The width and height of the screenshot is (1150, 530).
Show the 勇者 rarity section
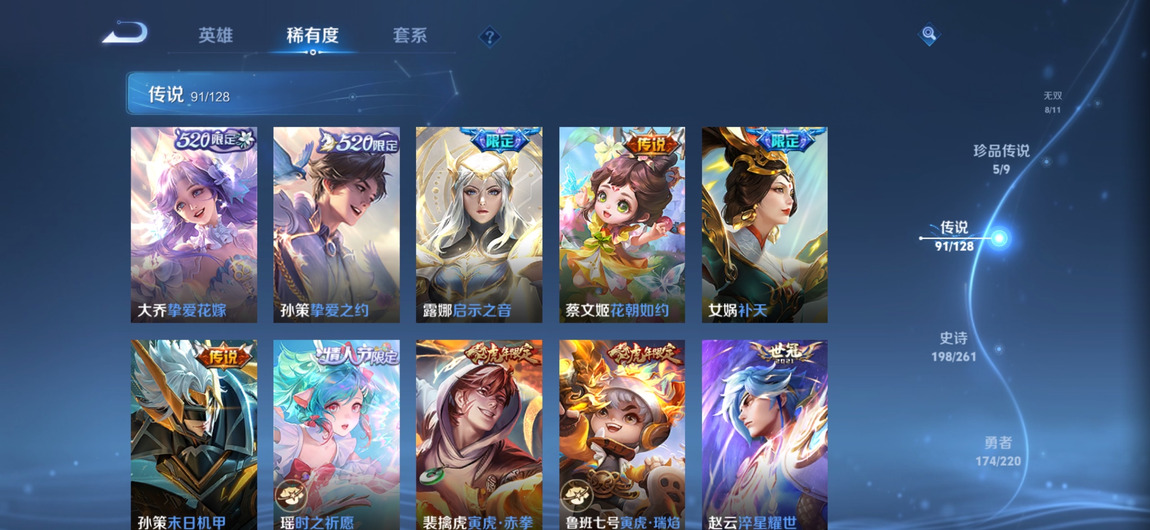coord(998,451)
